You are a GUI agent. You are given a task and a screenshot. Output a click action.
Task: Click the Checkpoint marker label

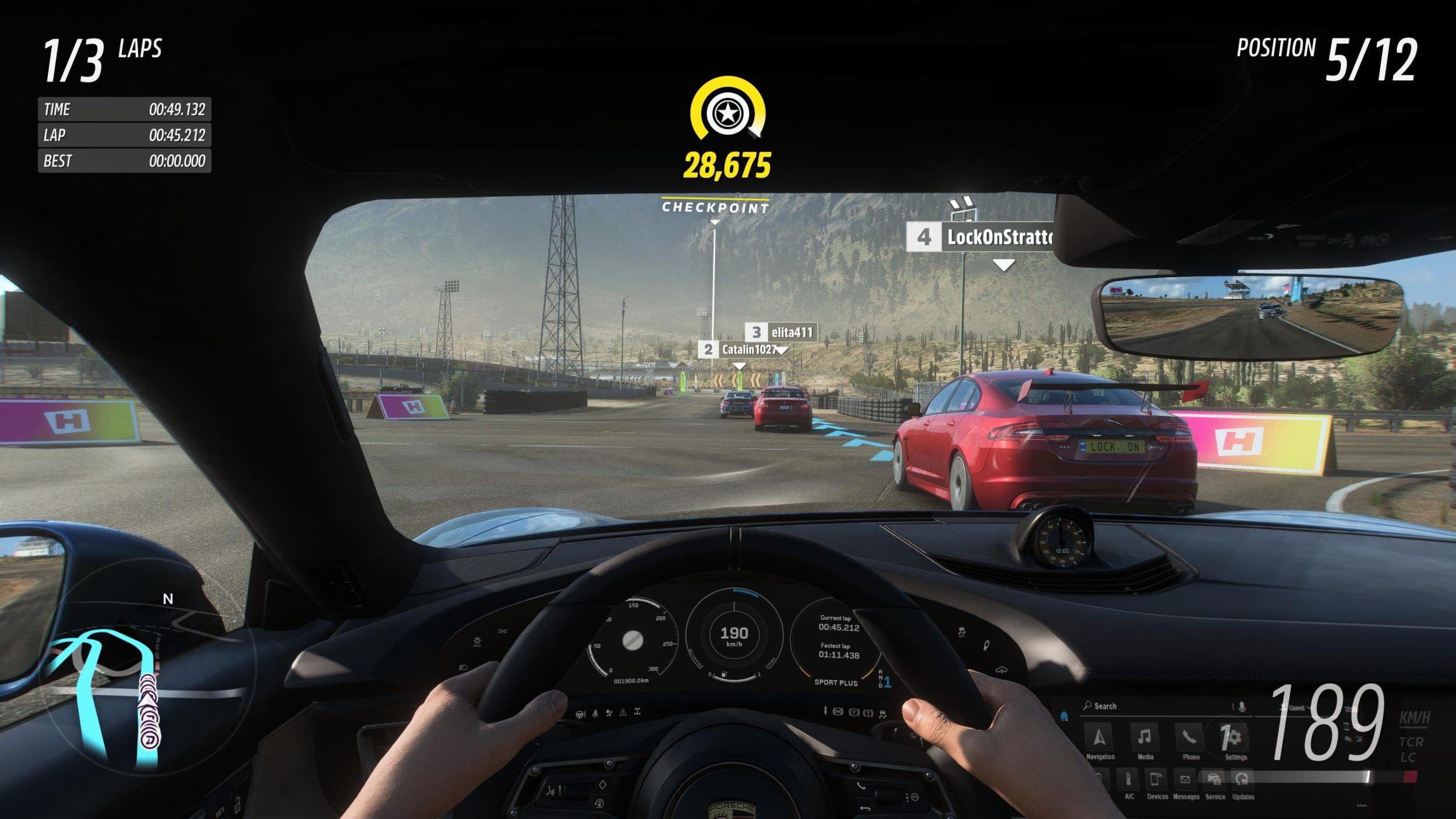click(715, 207)
